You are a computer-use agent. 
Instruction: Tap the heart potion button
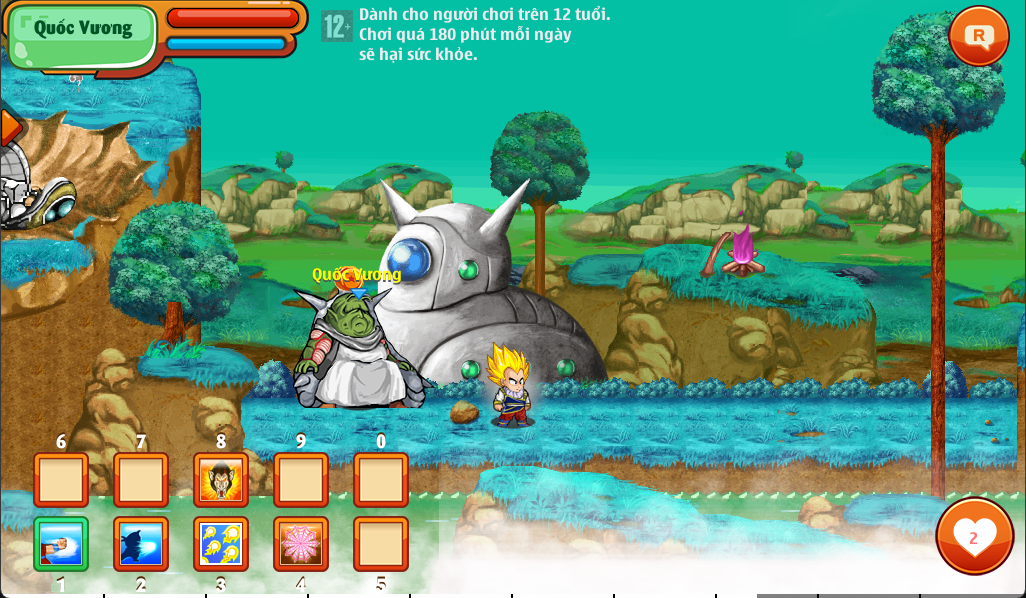pos(974,536)
